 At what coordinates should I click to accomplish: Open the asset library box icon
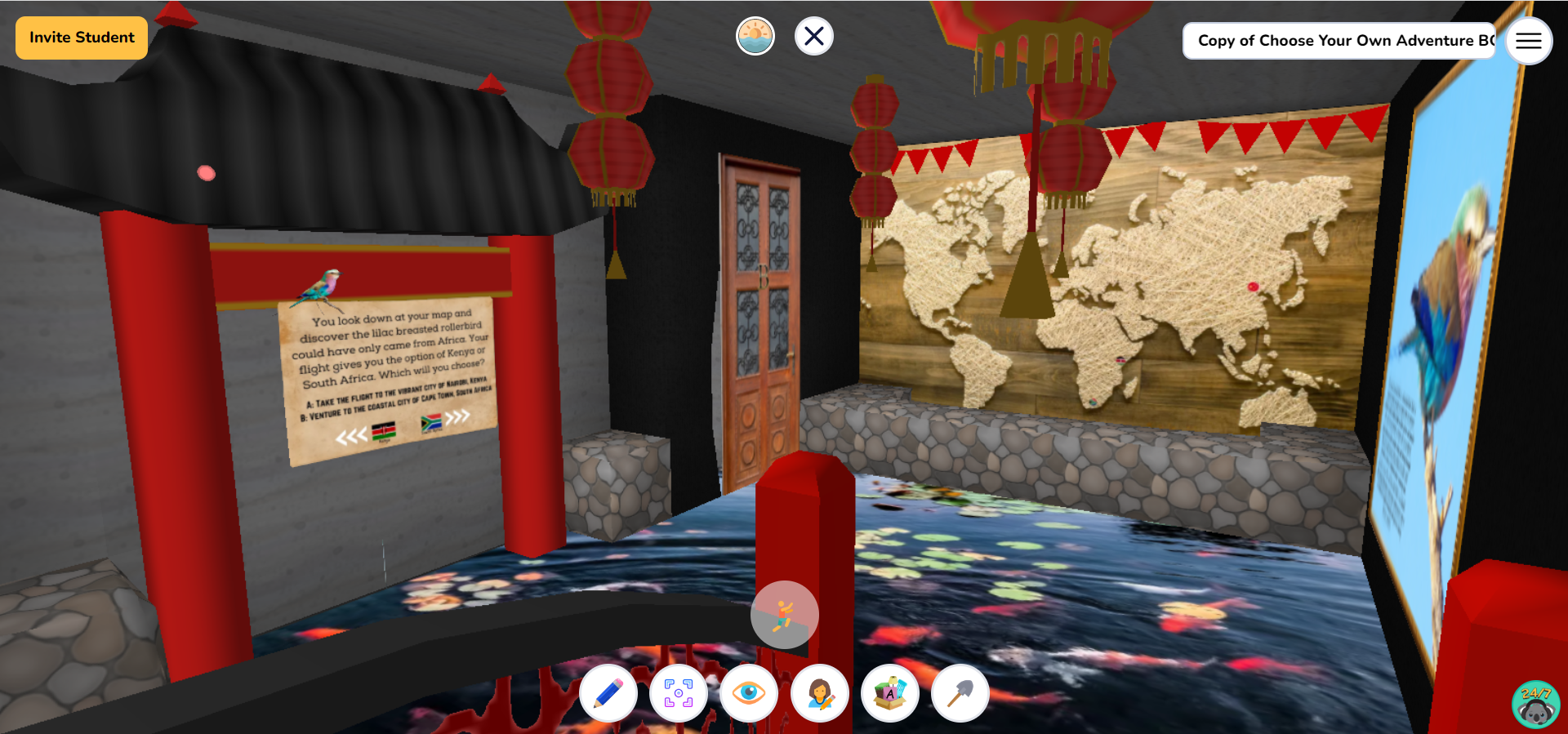click(890, 693)
